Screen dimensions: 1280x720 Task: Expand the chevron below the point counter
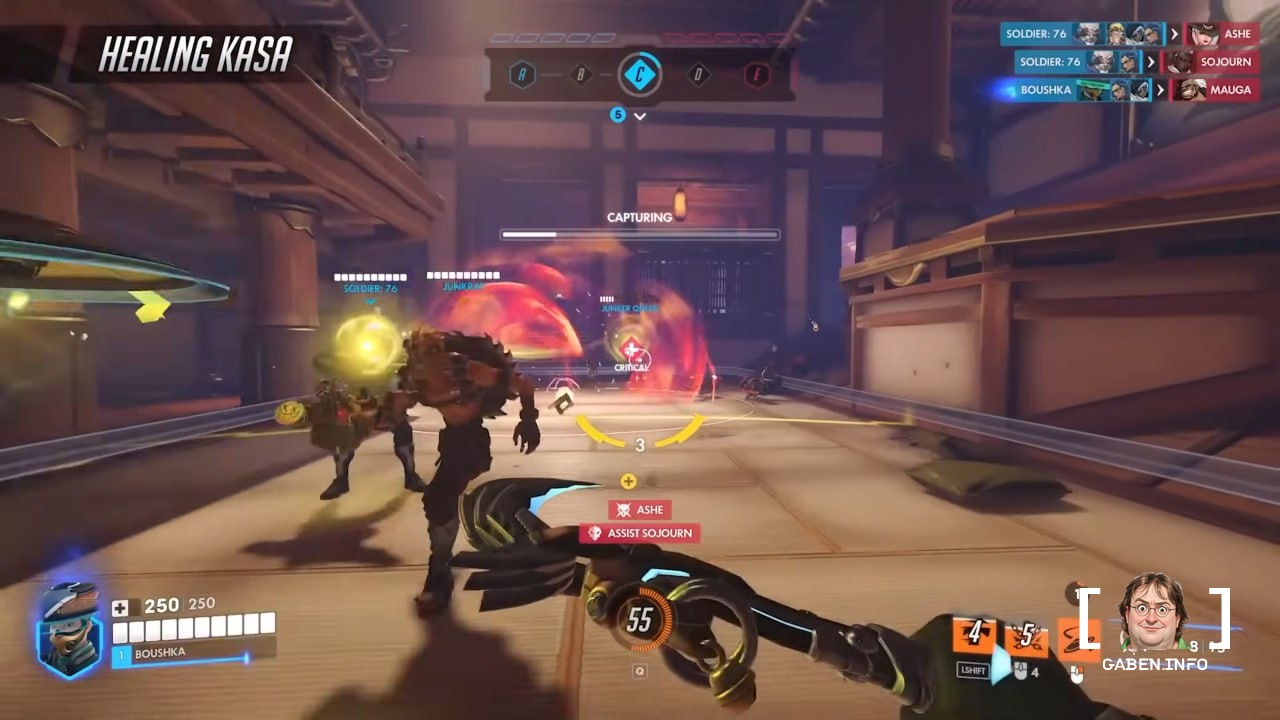point(640,116)
